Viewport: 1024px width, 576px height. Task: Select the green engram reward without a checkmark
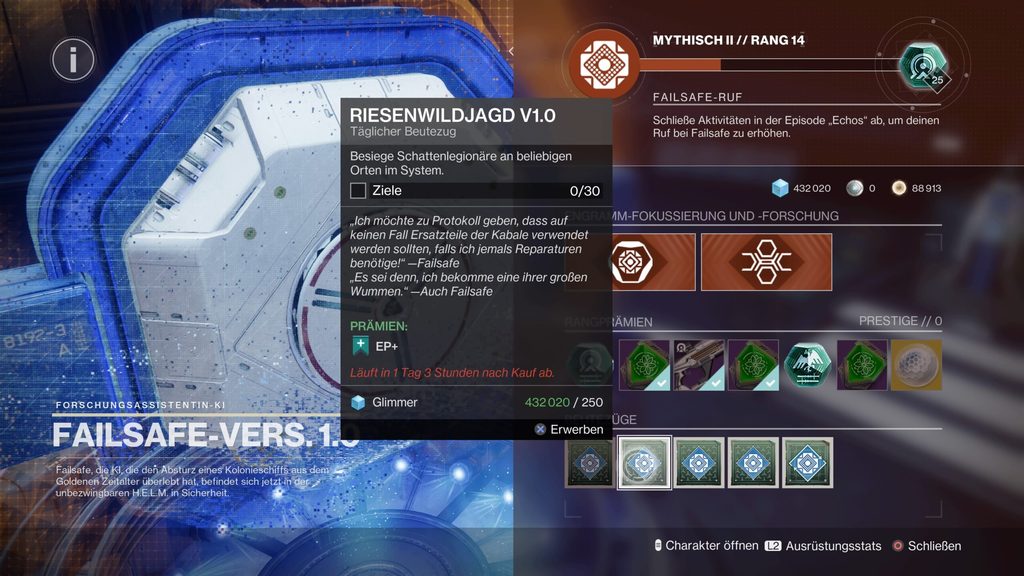tap(861, 364)
